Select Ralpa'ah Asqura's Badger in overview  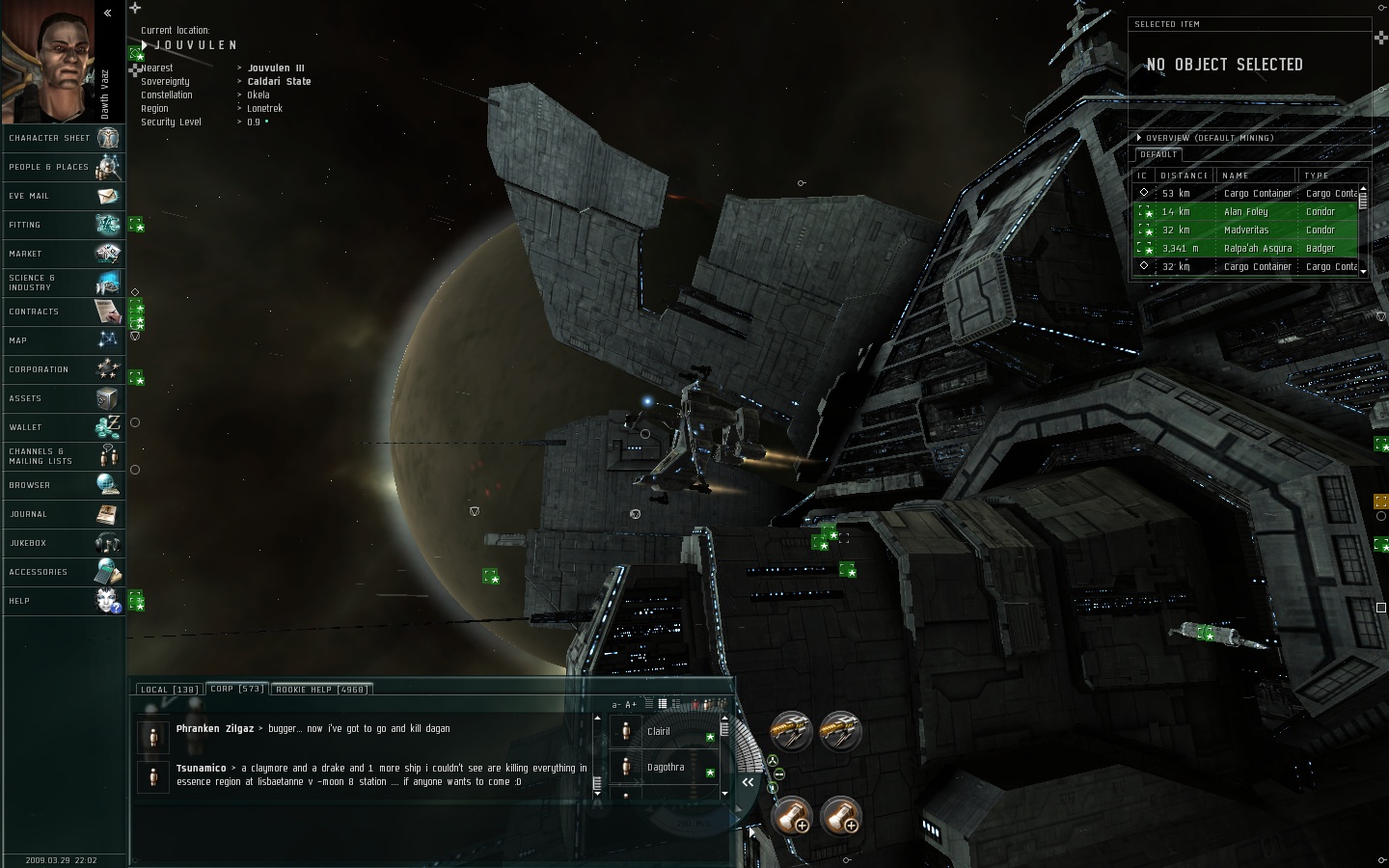[1257, 249]
